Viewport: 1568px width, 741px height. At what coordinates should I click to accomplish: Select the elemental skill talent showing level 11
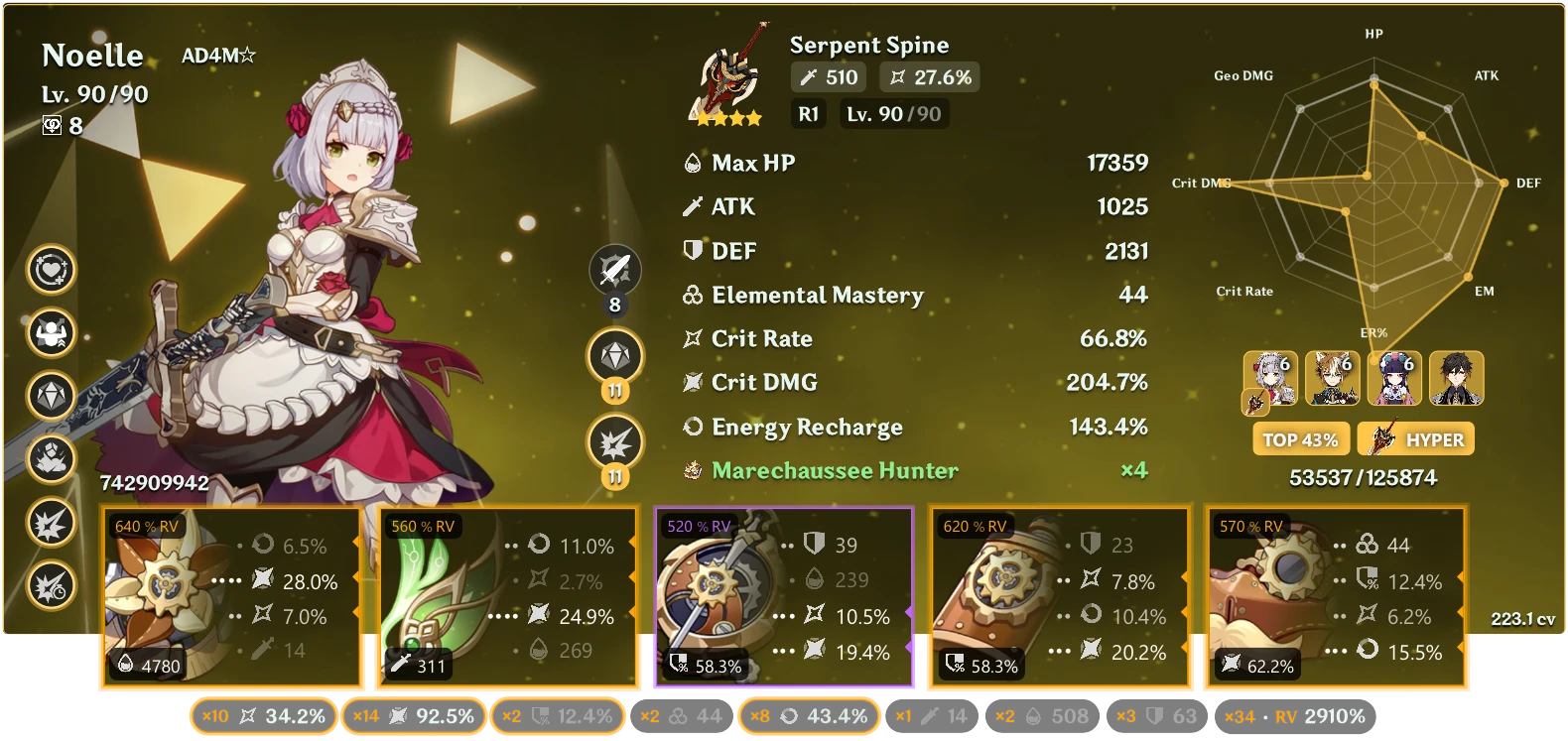pyautogui.click(x=615, y=355)
